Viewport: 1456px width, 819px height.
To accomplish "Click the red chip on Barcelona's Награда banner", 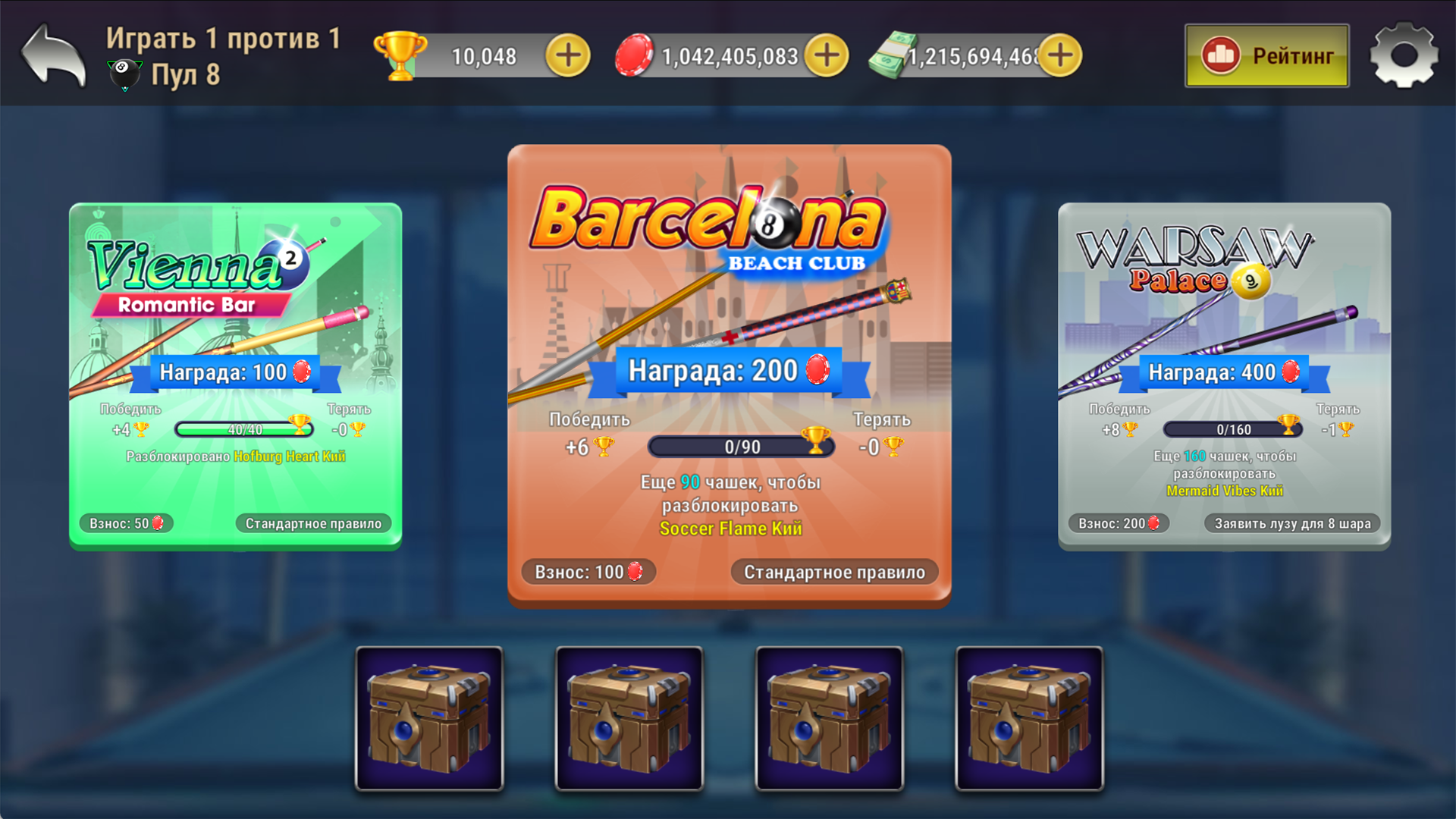I will tap(817, 371).
